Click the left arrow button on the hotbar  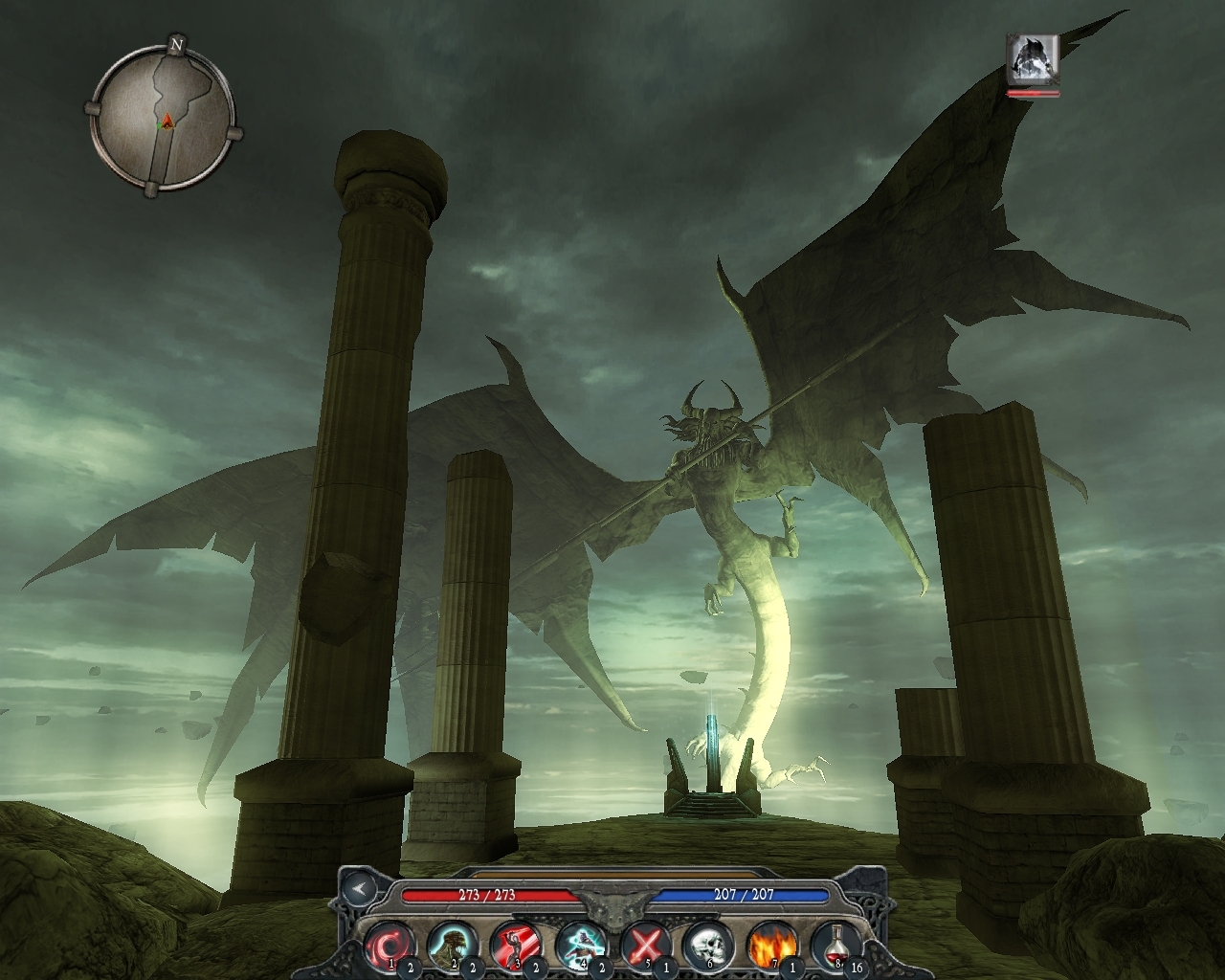359,887
